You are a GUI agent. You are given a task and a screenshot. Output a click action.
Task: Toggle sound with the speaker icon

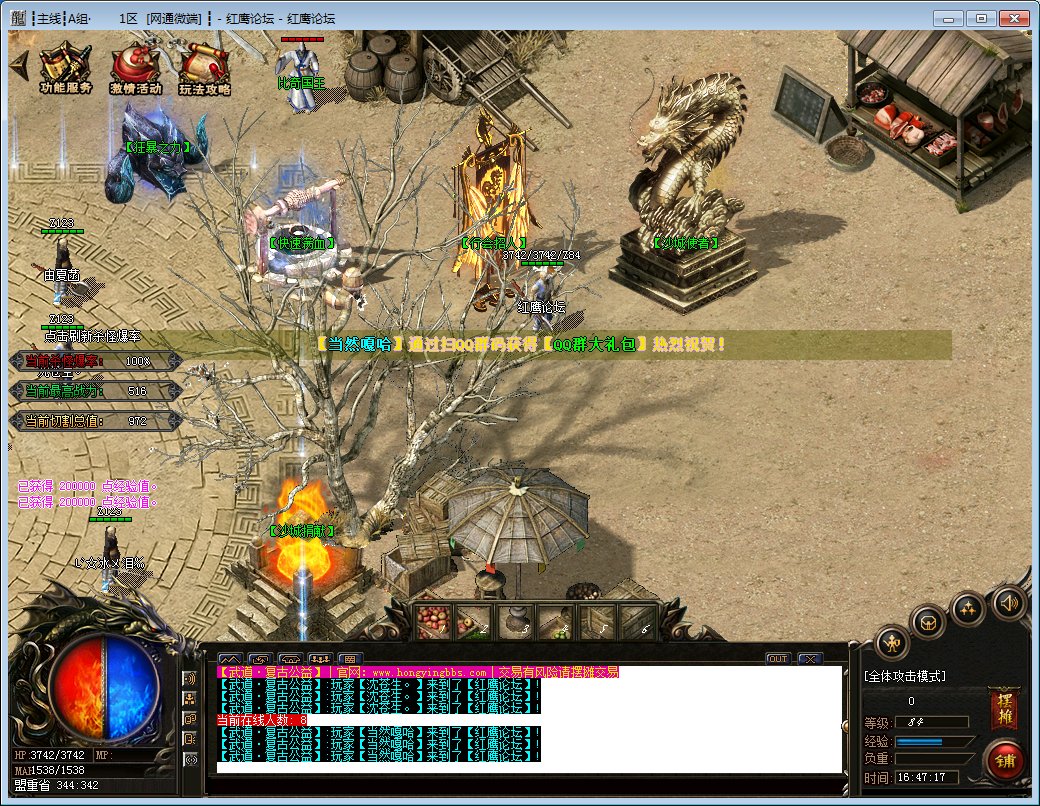[1009, 603]
